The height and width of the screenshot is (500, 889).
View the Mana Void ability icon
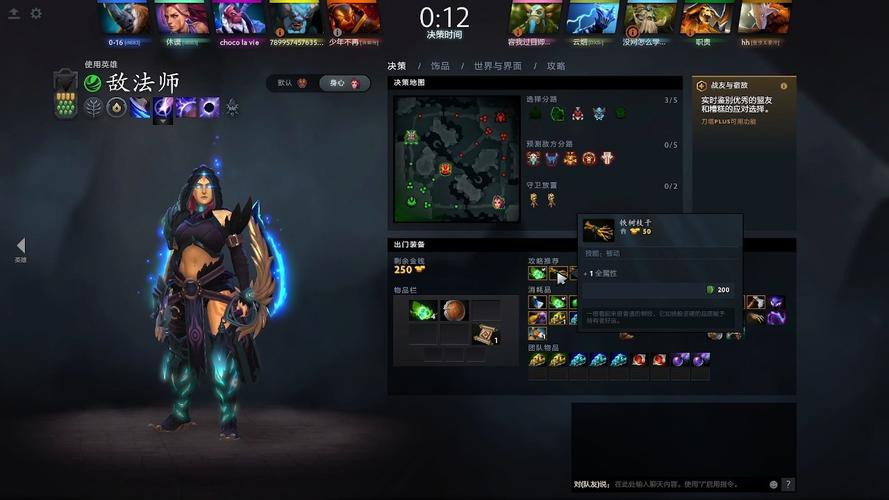tap(210, 107)
